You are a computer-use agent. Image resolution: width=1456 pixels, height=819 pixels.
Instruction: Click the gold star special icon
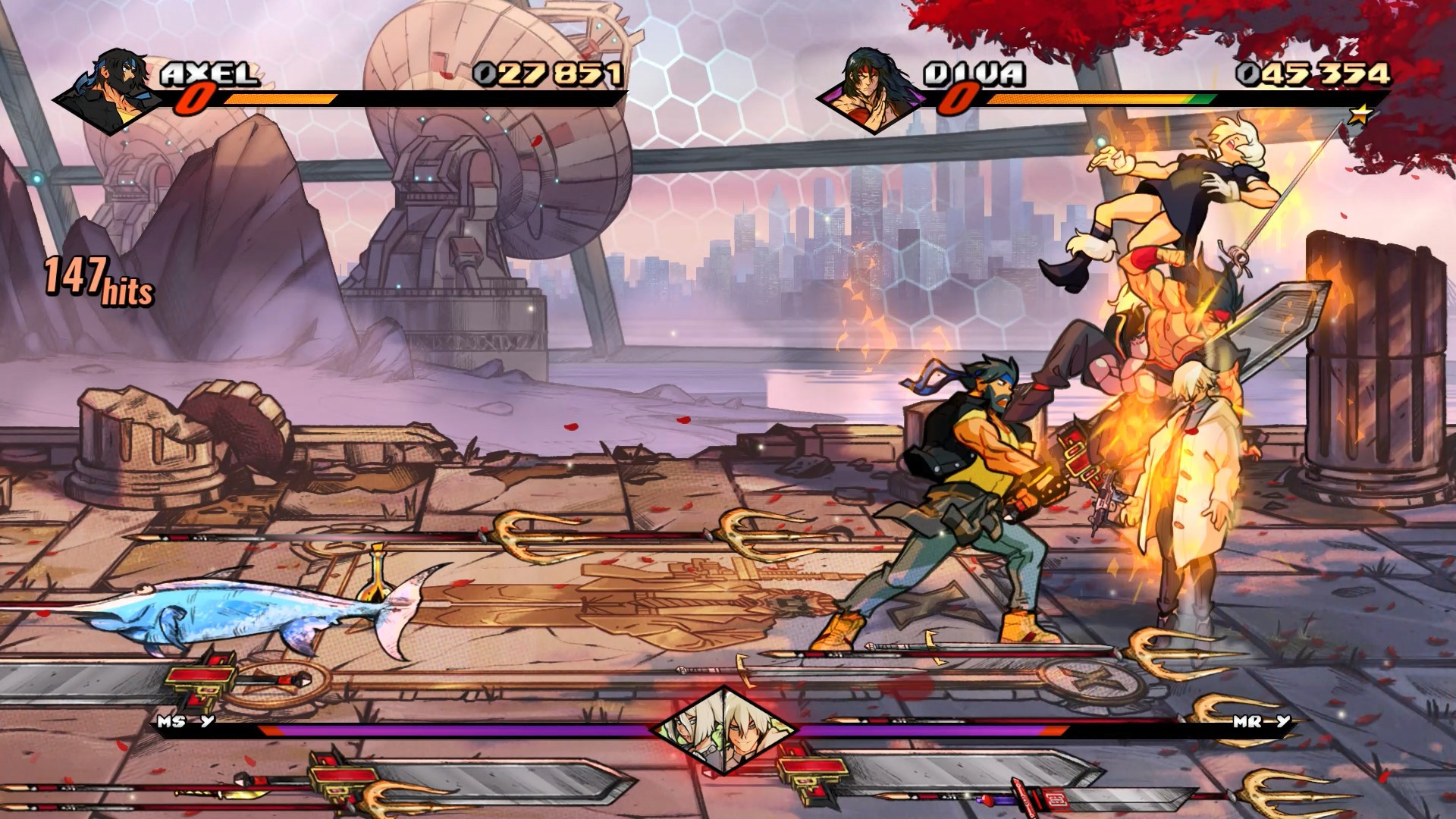tap(1362, 115)
